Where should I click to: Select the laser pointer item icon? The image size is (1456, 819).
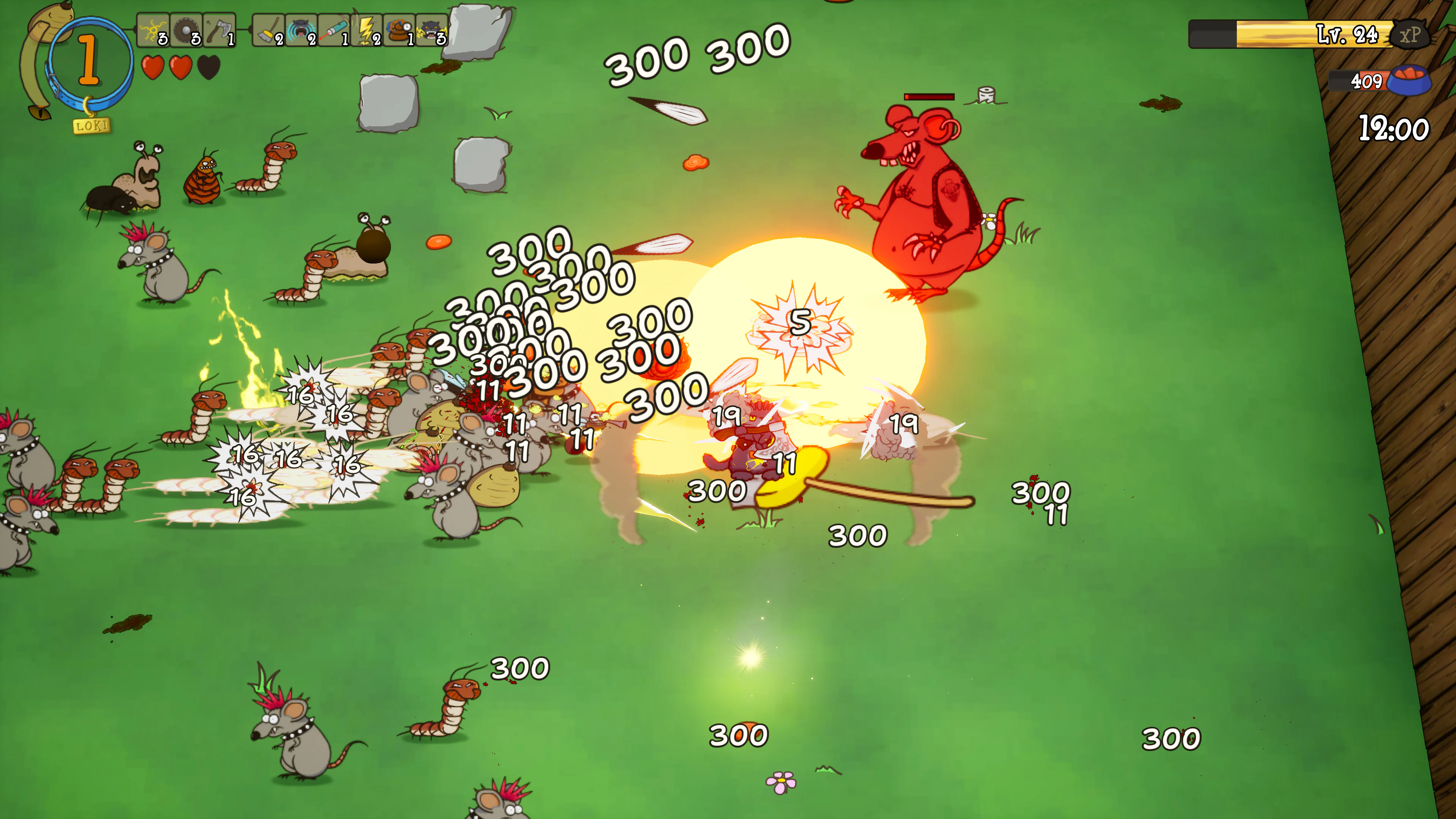tap(334, 30)
